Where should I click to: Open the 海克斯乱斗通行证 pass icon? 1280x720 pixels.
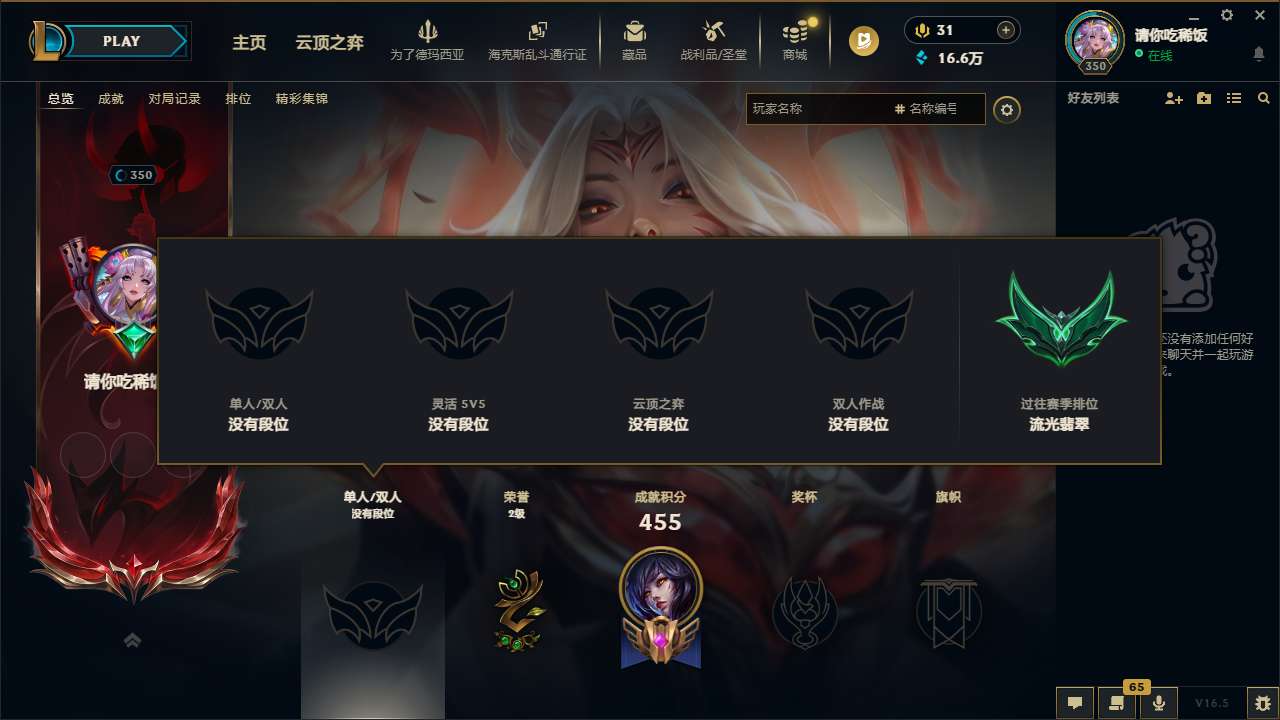click(538, 30)
